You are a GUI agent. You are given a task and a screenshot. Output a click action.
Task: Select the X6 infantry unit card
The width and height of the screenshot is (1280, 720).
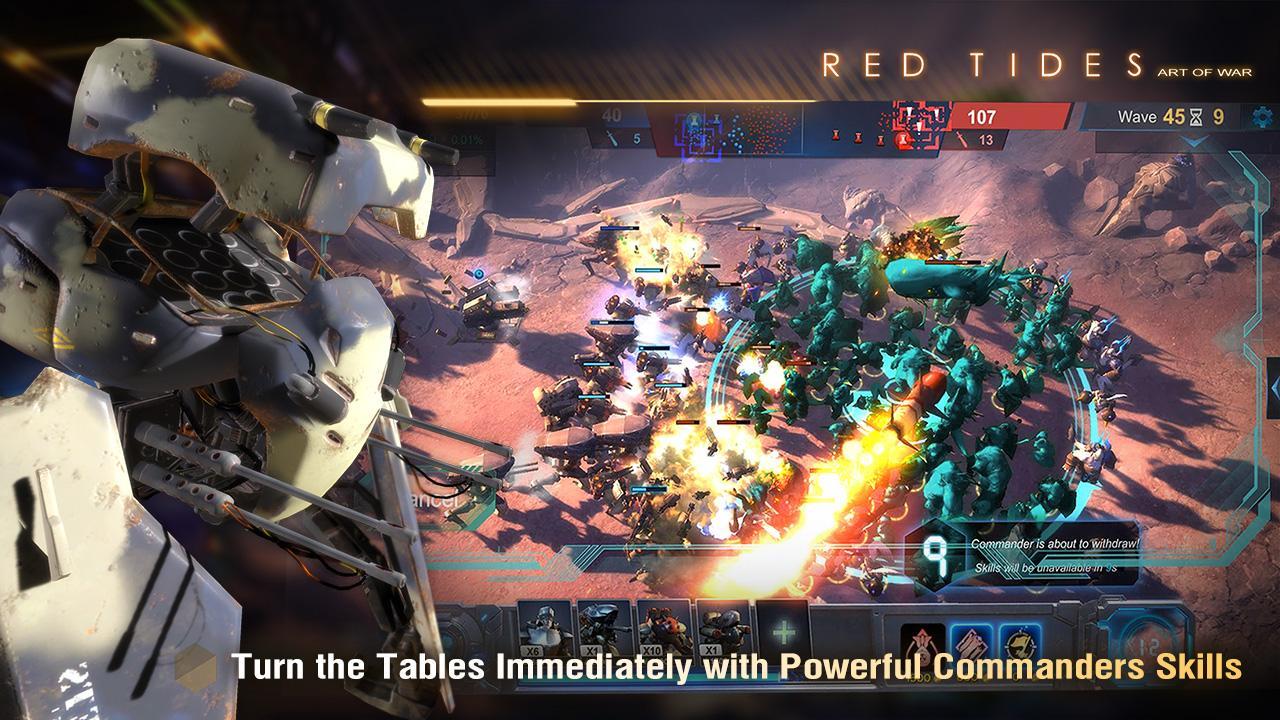click(x=545, y=625)
